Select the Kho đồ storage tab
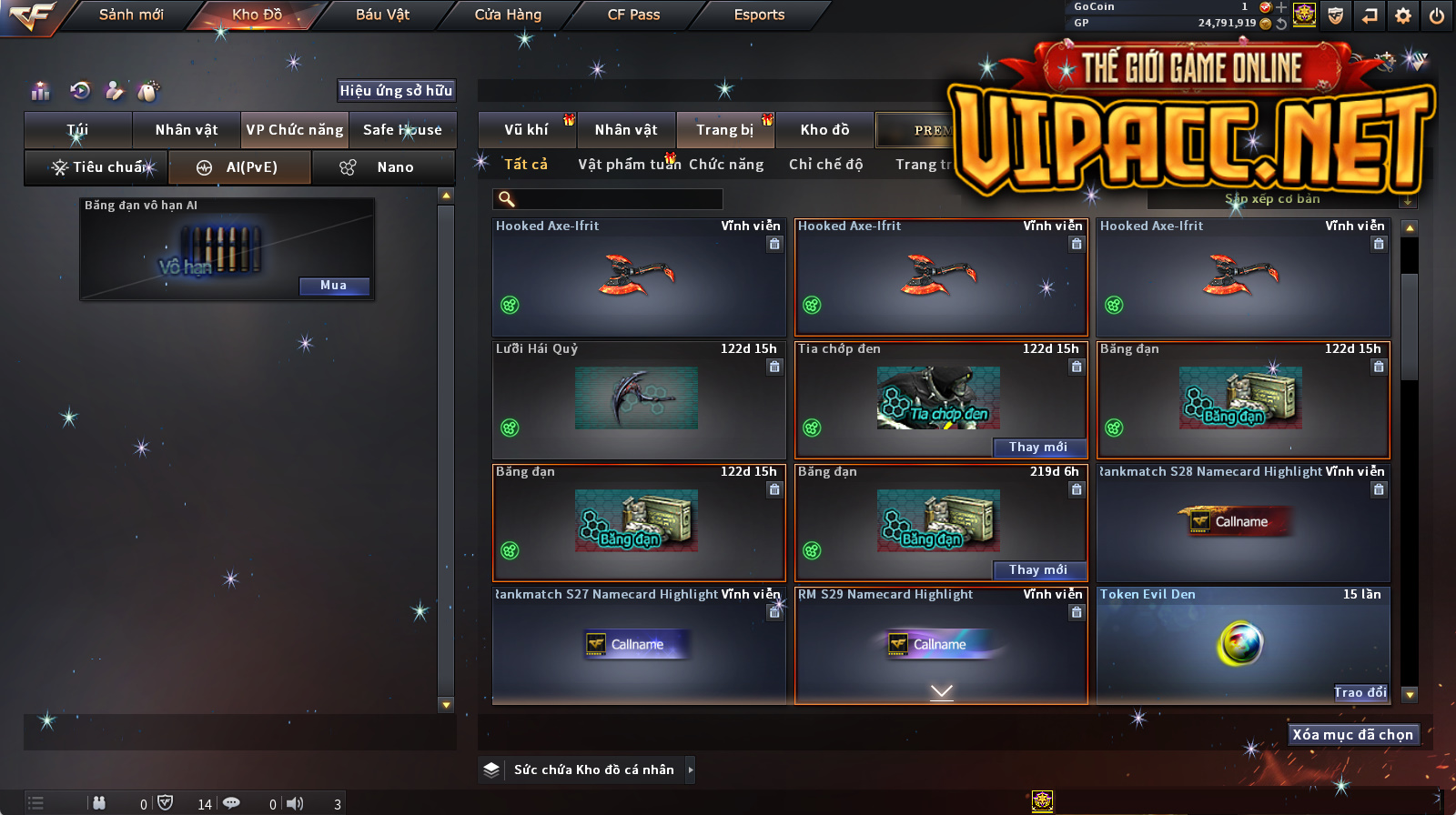 point(824,130)
